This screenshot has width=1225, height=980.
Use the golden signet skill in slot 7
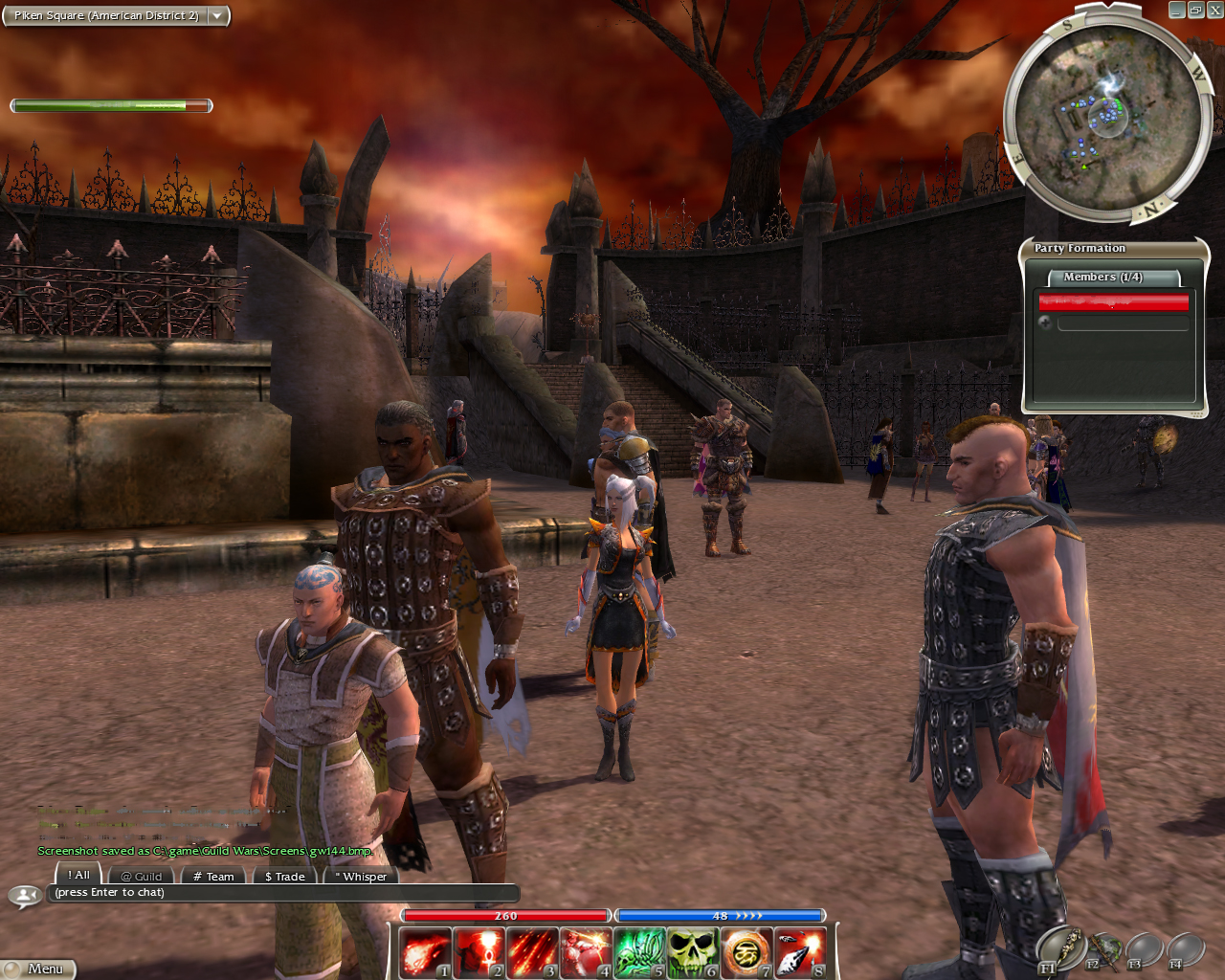746,952
